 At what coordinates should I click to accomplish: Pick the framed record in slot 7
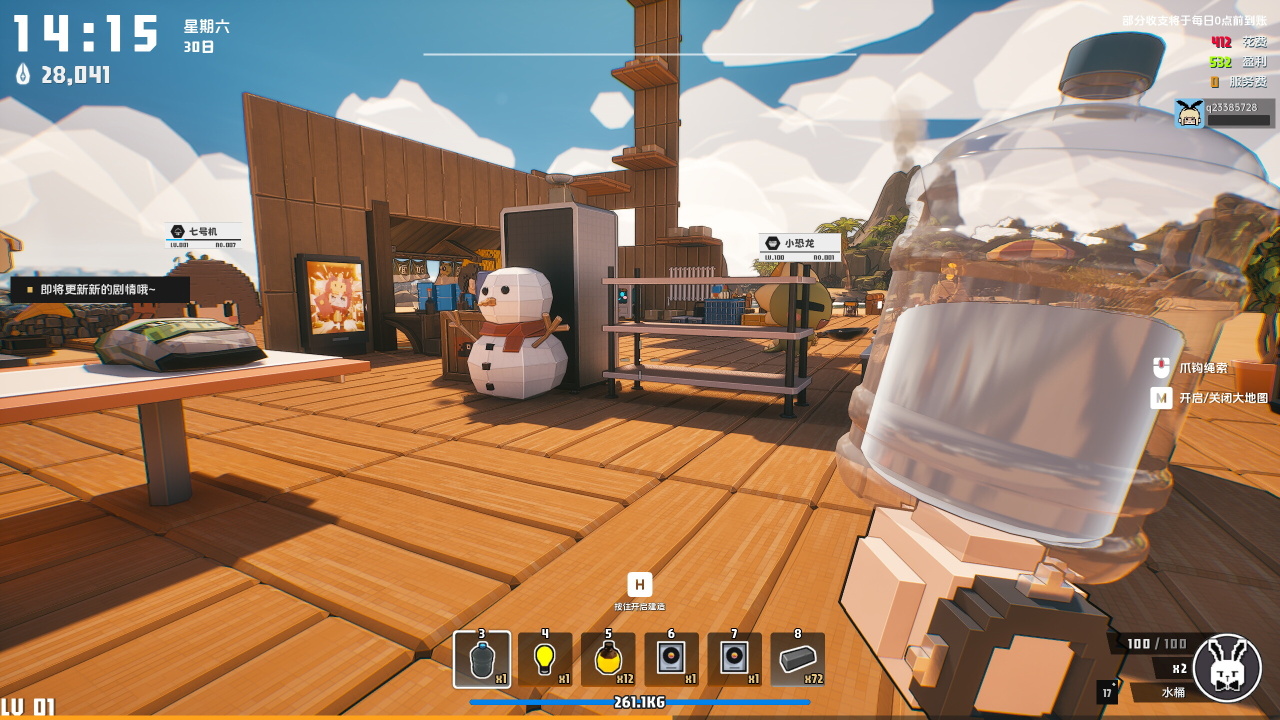coord(734,660)
